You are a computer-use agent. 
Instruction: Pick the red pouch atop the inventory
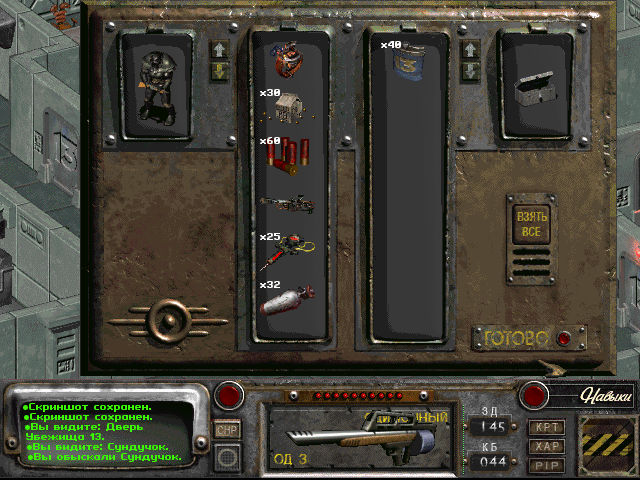coord(290,60)
